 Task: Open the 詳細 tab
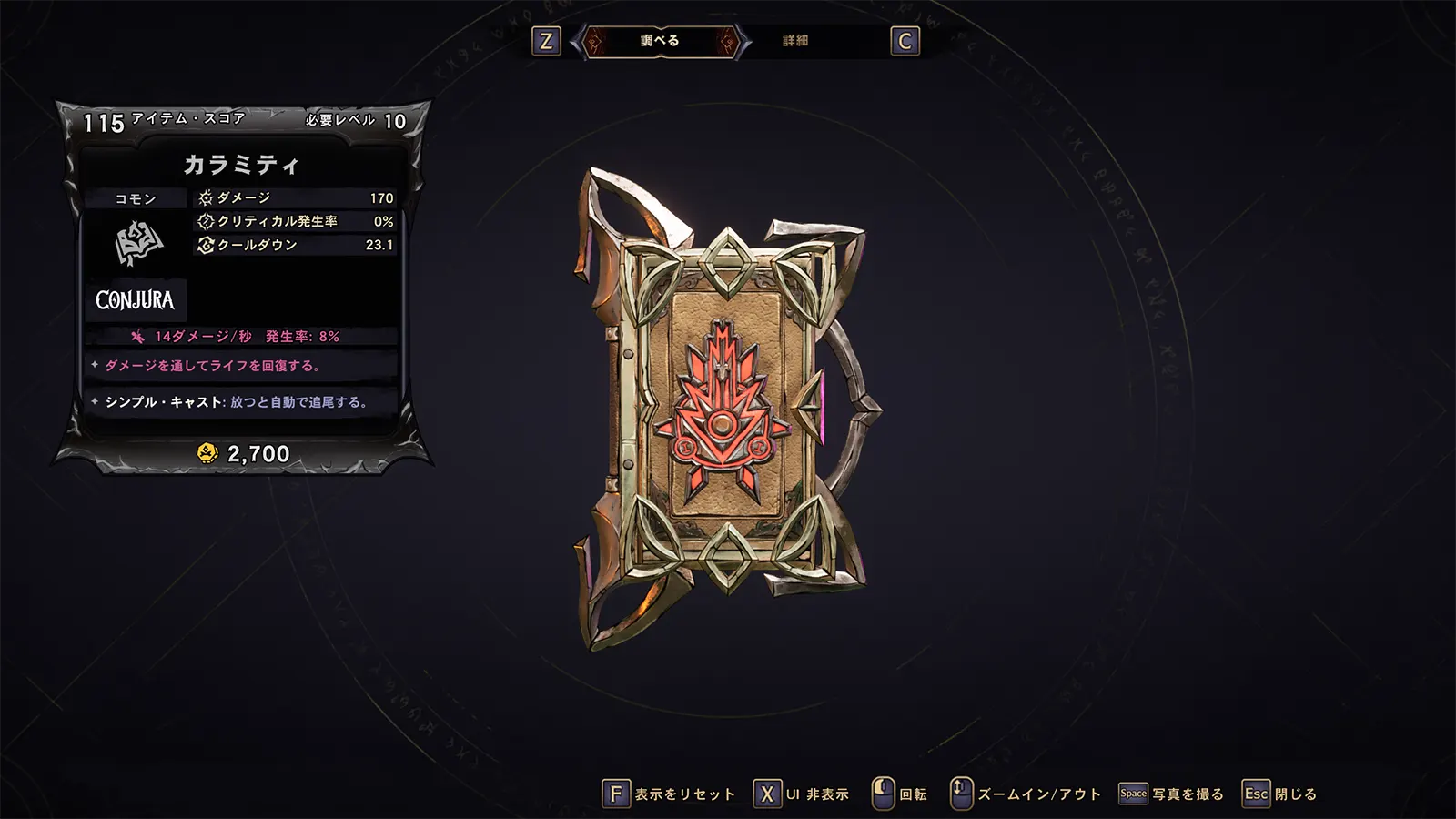(795, 41)
